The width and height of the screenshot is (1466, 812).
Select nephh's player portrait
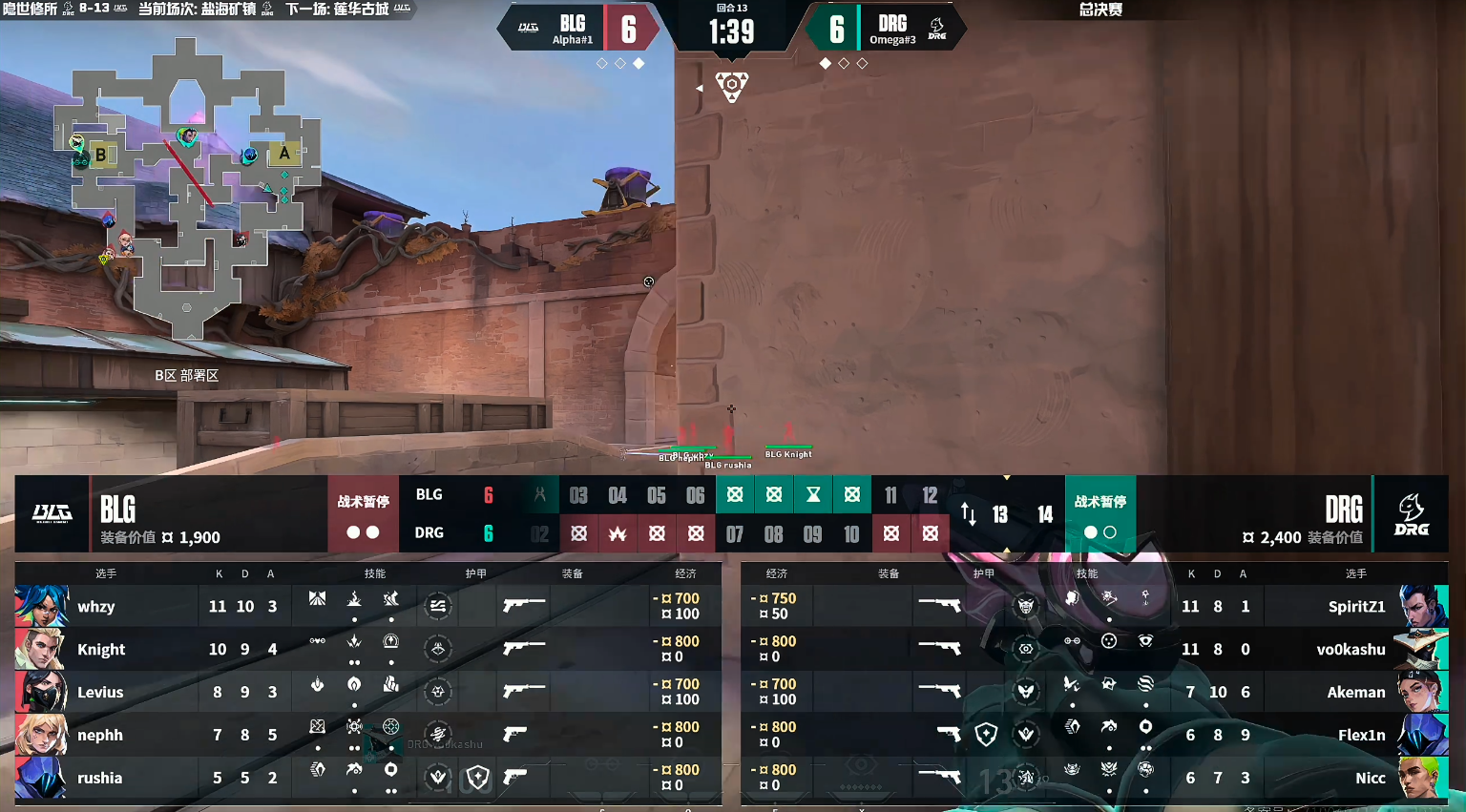click(41, 735)
